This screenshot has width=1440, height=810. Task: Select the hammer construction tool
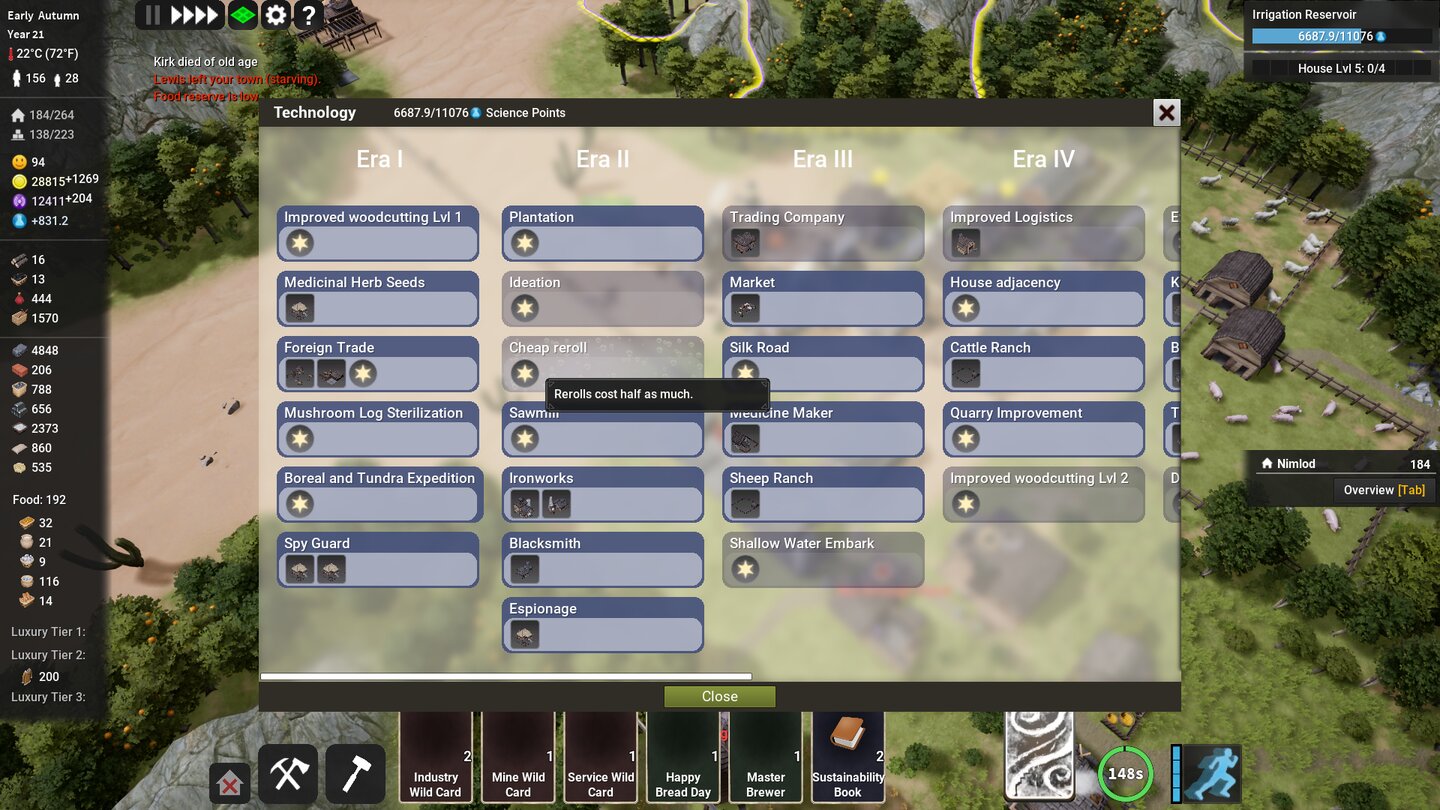[355, 772]
